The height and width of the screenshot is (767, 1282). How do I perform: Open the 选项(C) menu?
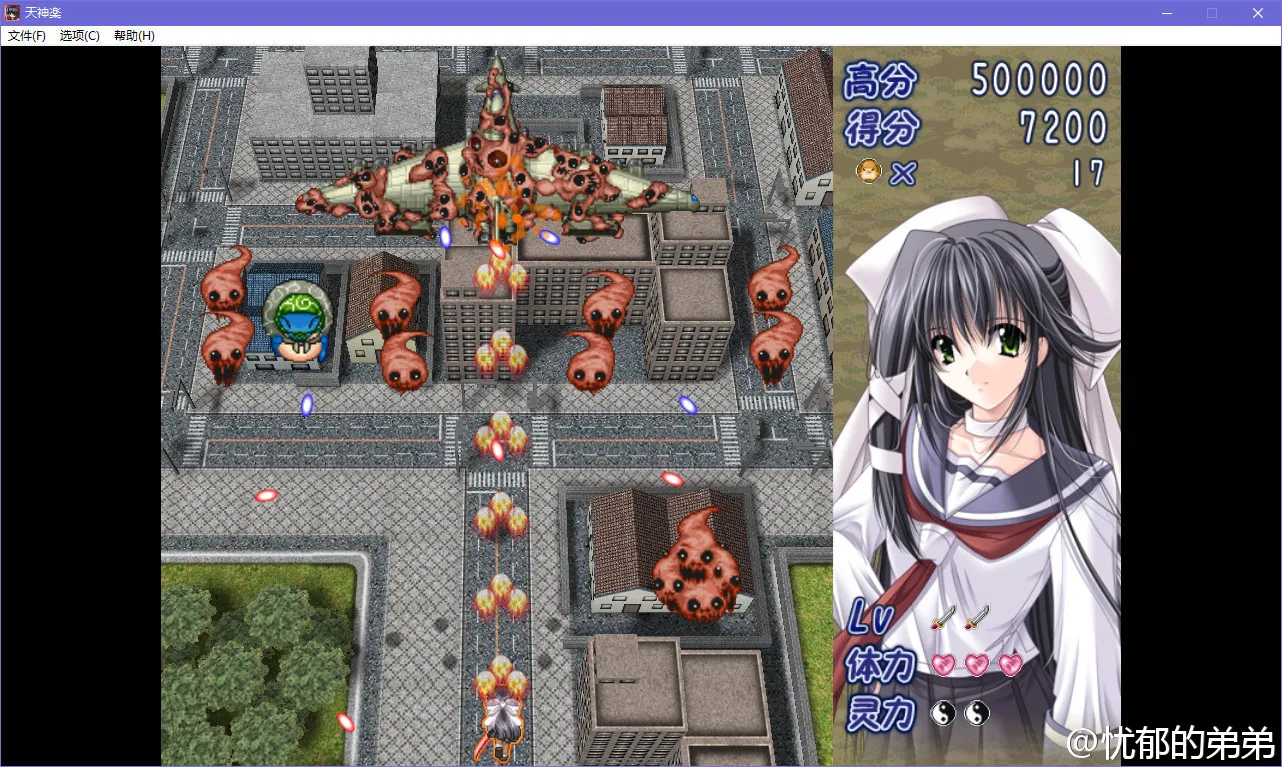tap(80, 35)
